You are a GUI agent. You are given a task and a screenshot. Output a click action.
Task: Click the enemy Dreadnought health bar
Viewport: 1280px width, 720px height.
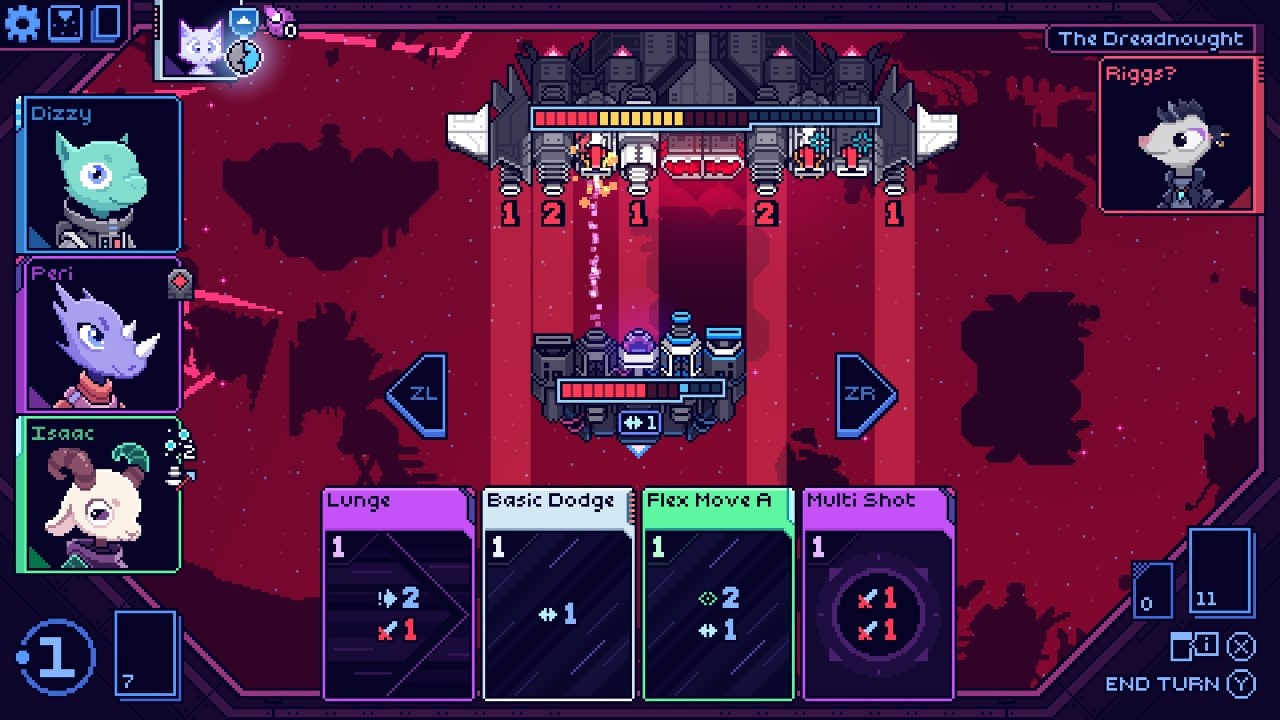pyautogui.click(x=703, y=115)
